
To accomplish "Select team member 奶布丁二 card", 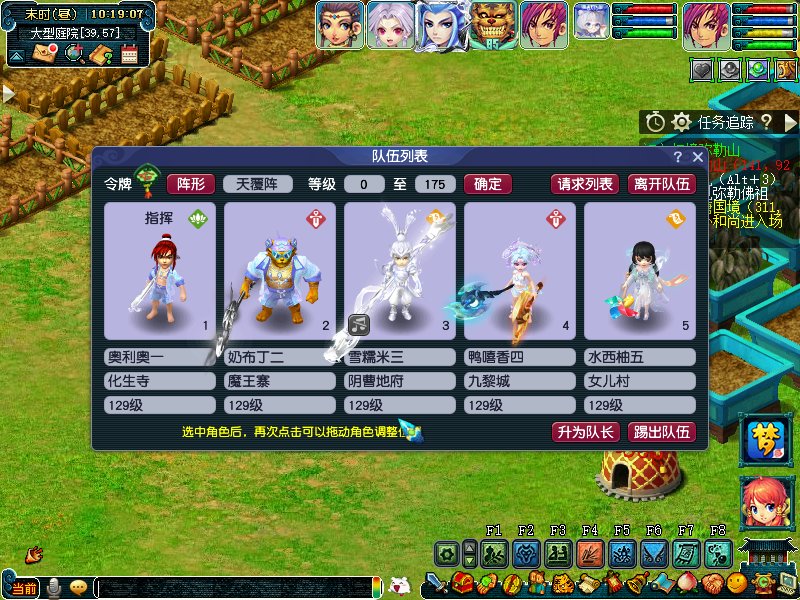I will point(280,271).
